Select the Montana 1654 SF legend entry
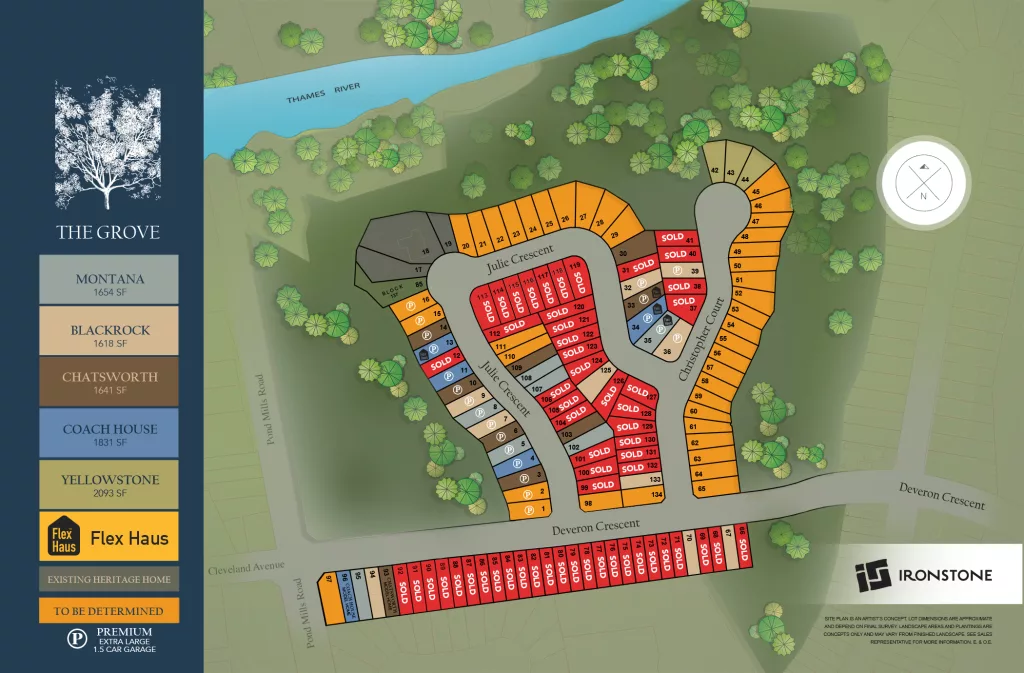Screen dimensions: 1024x673 [109, 279]
